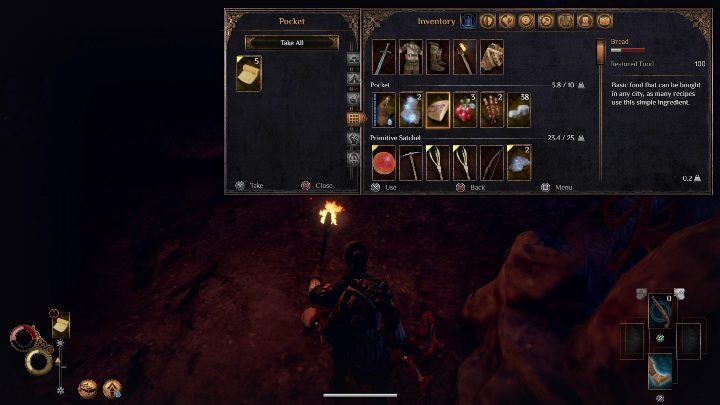Select the waterskin item in Pocket
Screen dimensions: 720x405
click(x=384, y=109)
